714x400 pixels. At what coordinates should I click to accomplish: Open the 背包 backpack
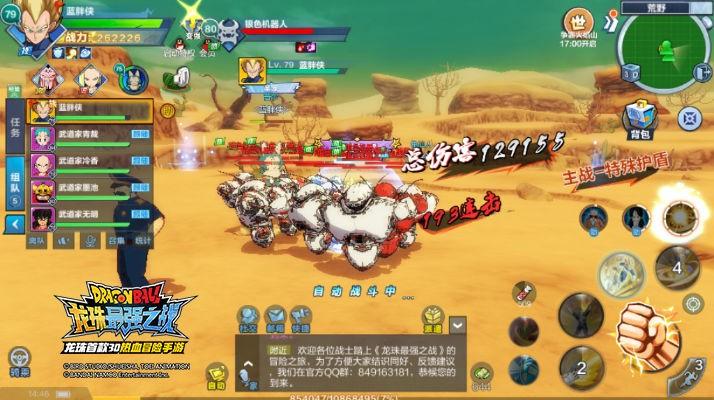click(x=640, y=119)
